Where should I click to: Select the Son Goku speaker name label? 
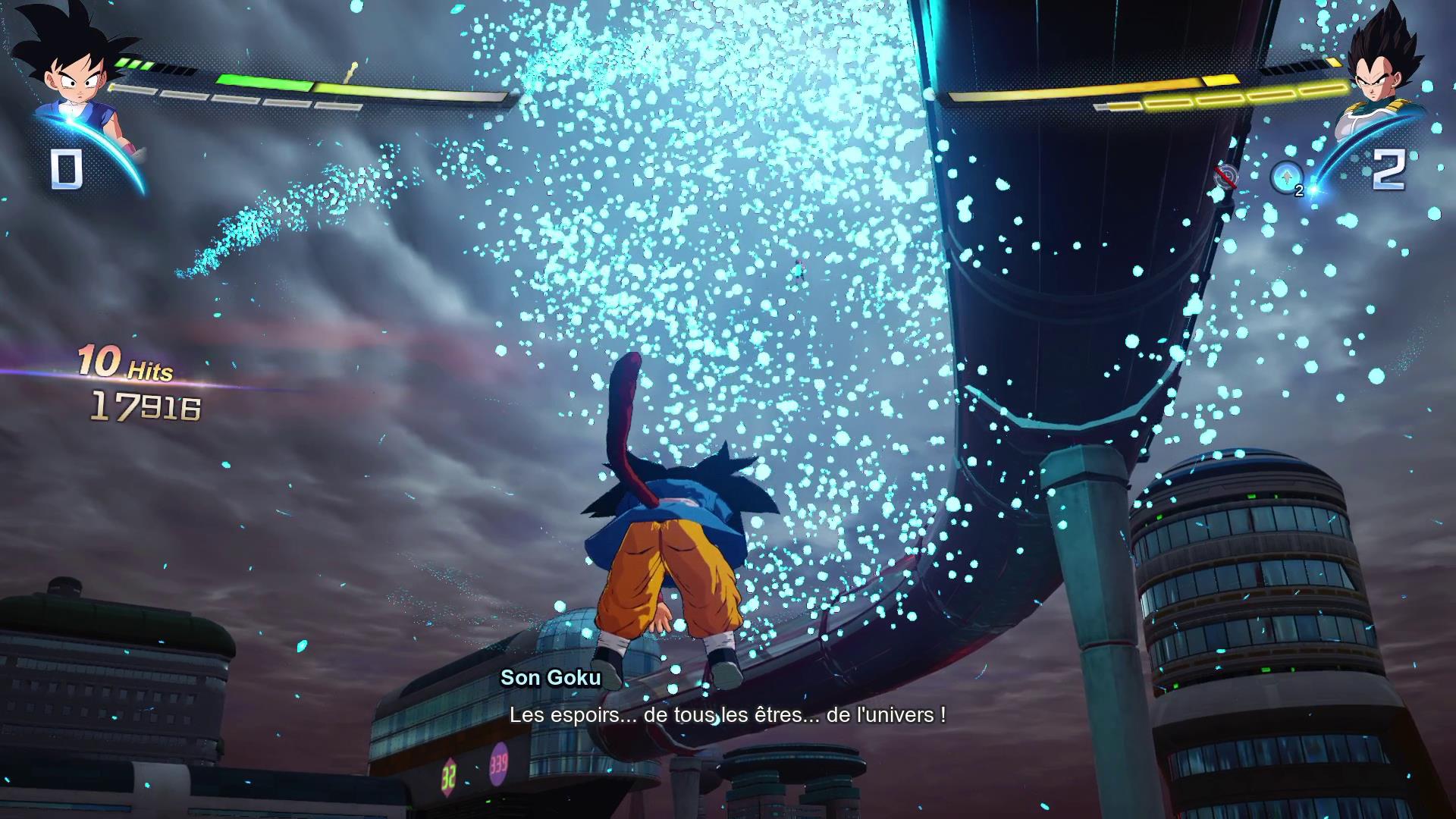click(x=551, y=679)
